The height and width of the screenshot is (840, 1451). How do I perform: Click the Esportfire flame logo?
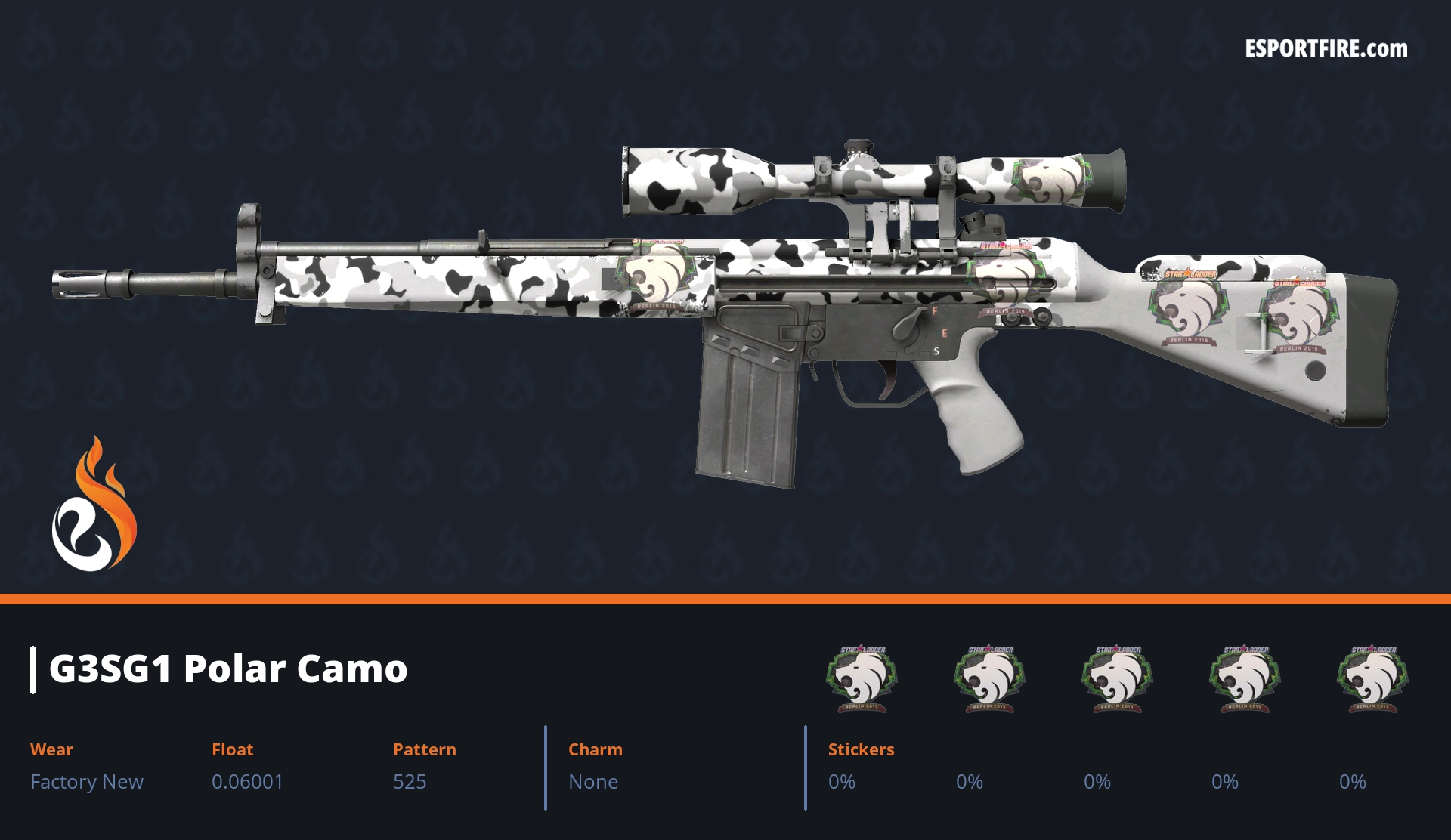pos(94,505)
